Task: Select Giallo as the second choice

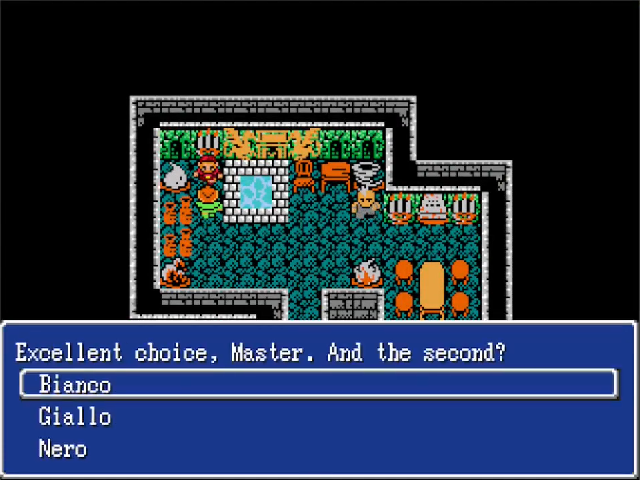Action: click(x=74, y=417)
